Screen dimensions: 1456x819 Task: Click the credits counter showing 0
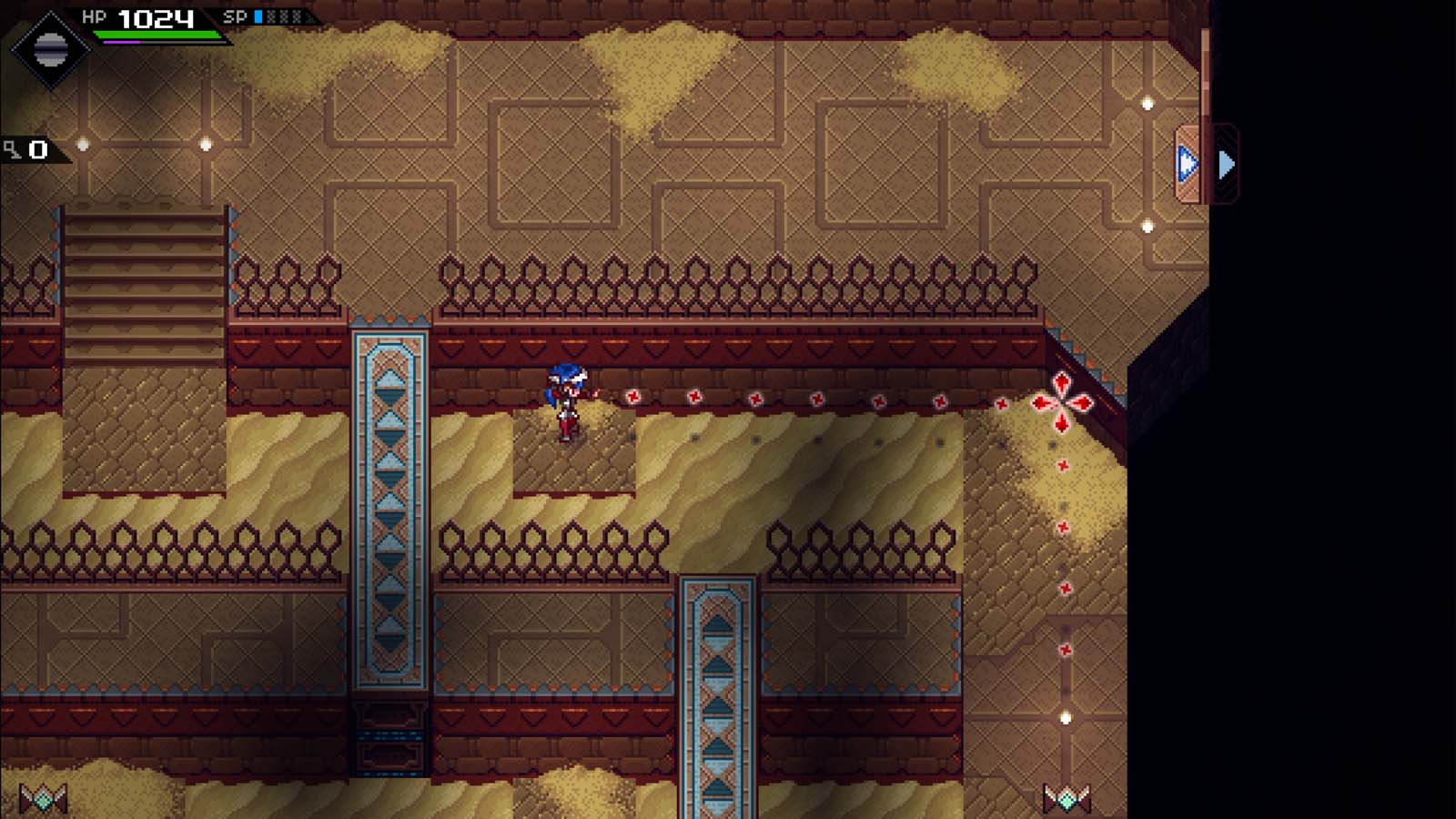[37, 148]
